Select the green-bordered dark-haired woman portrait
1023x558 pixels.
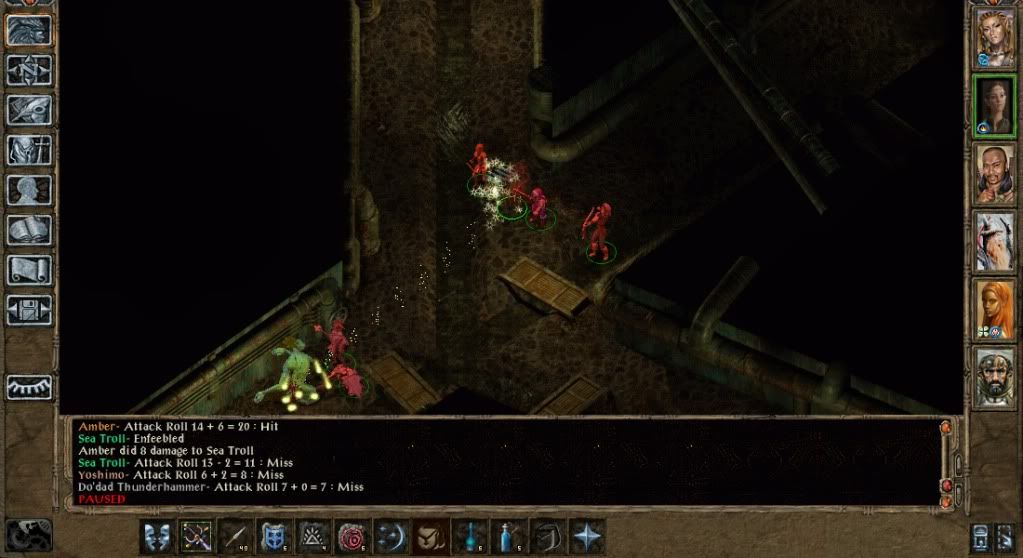click(995, 105)
